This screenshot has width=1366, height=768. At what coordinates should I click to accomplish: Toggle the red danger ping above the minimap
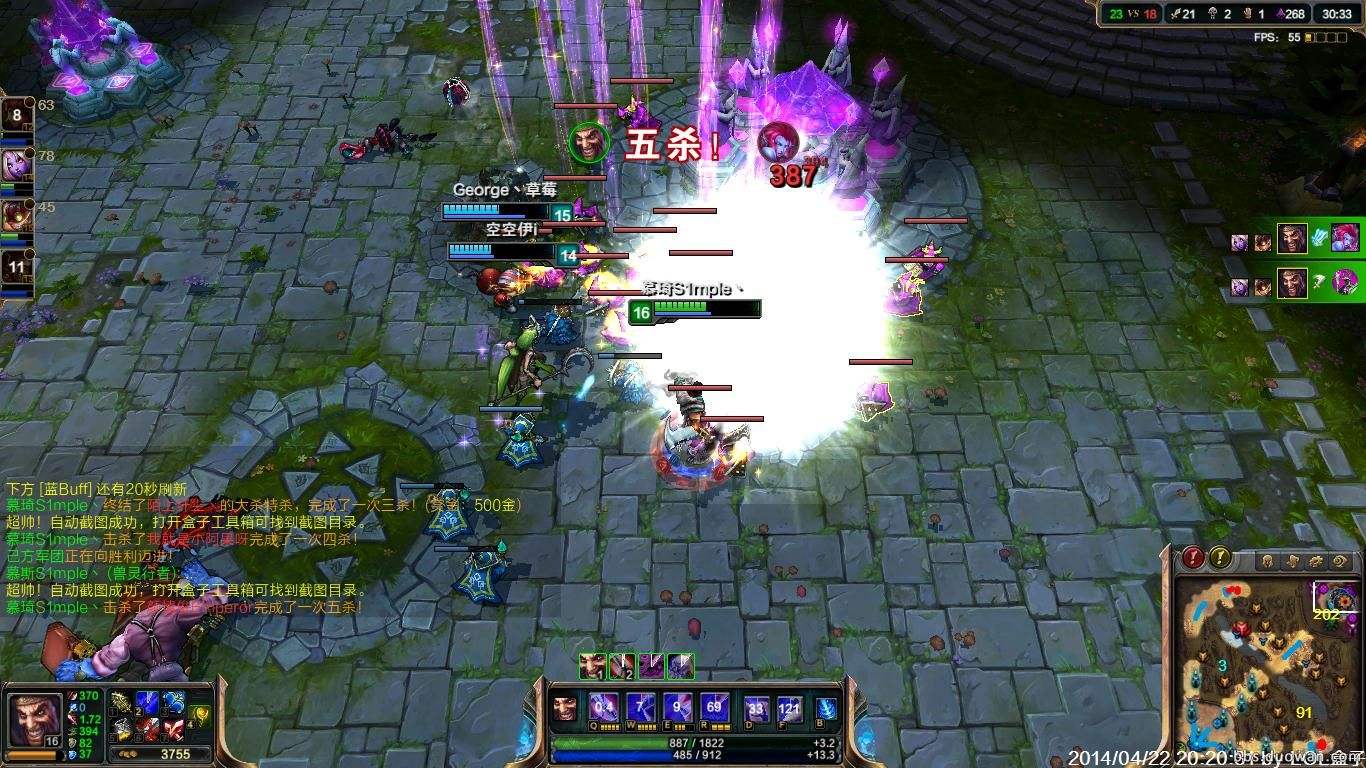pos(1192,558)
